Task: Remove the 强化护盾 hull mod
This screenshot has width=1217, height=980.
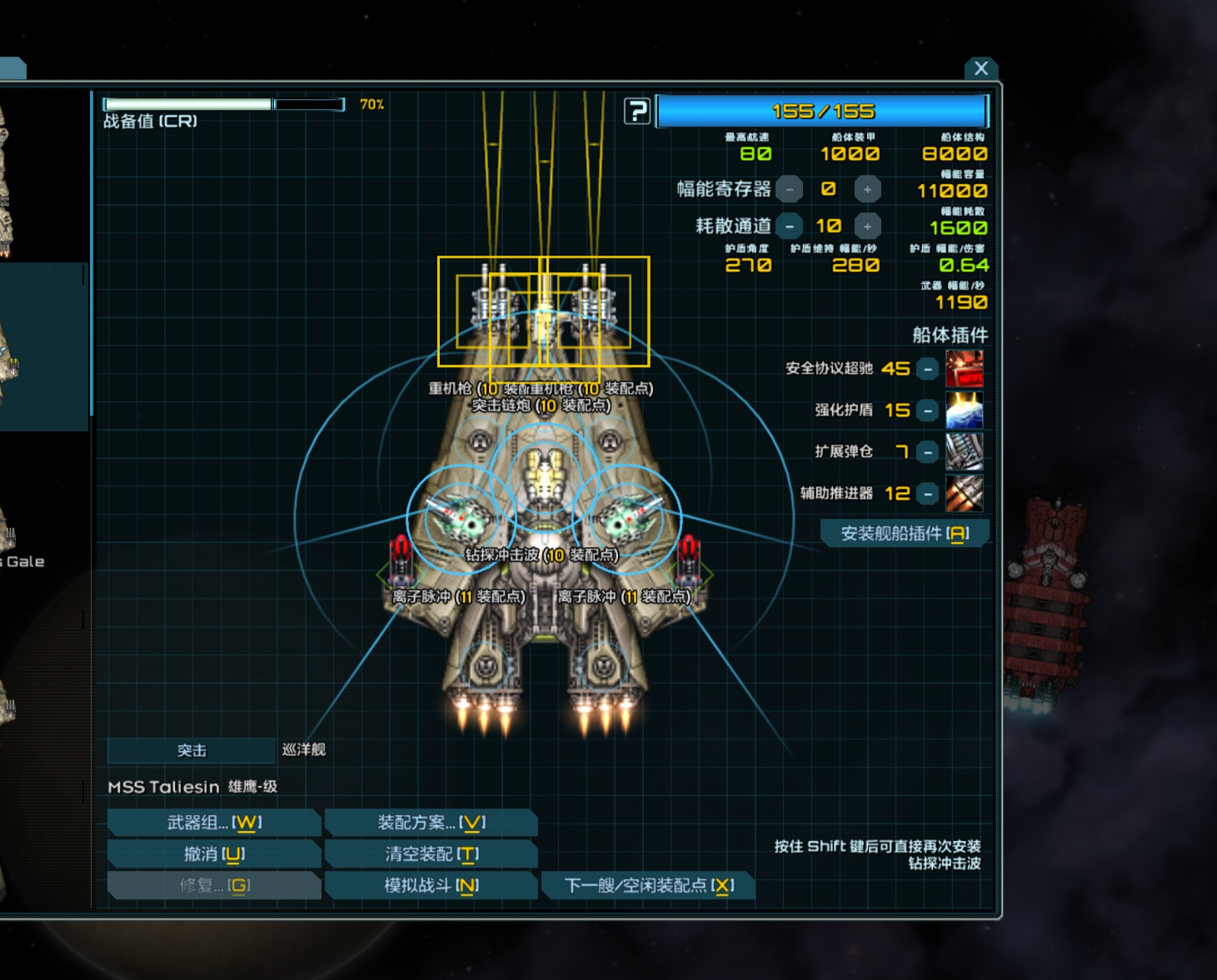Action: click(927, 410)
